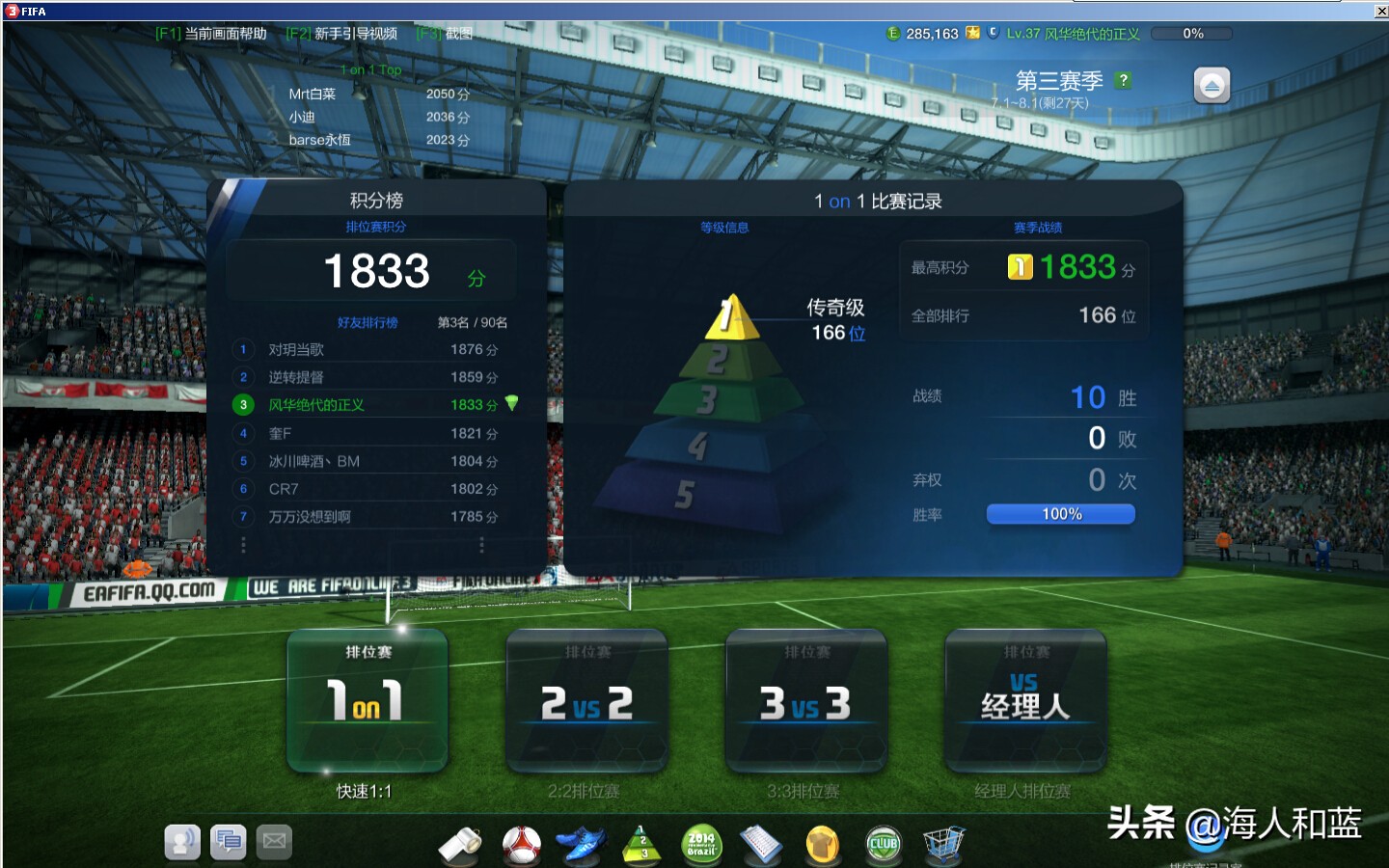Screen dimensions: 1389x868
Task: Open the football match icon
Action: pyautogui.click(x=521, y=844)
